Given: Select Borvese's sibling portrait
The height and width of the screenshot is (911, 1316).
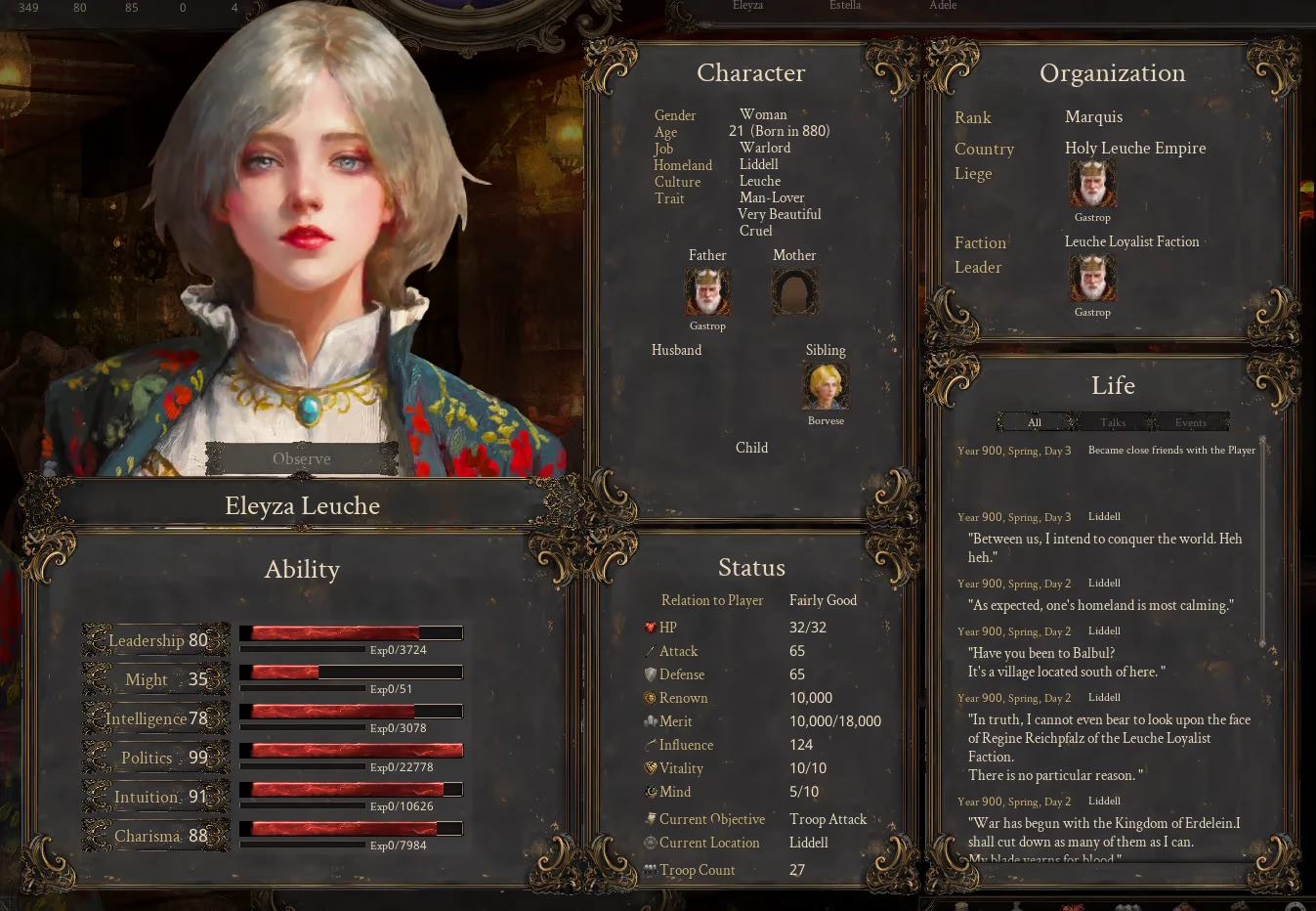Looking at the screenshot, I should pyautogui.click(x=826, y=385).
